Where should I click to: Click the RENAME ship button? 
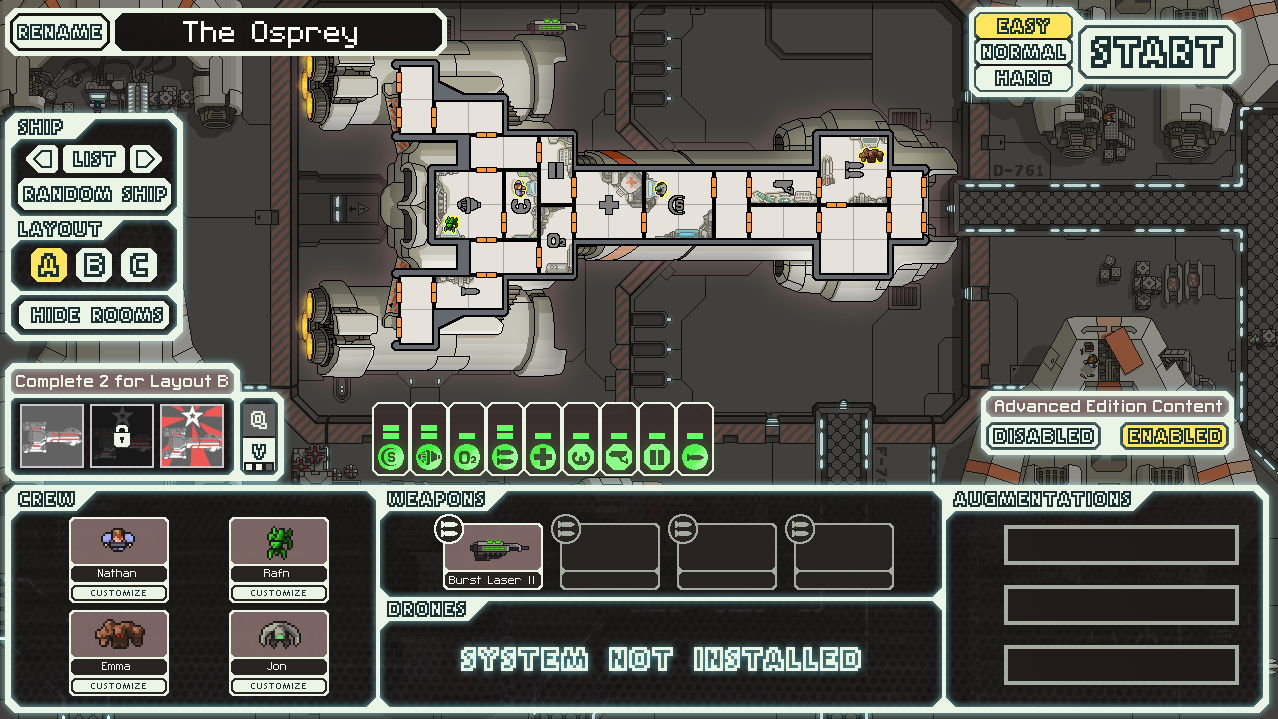click(x=59, y=32)
